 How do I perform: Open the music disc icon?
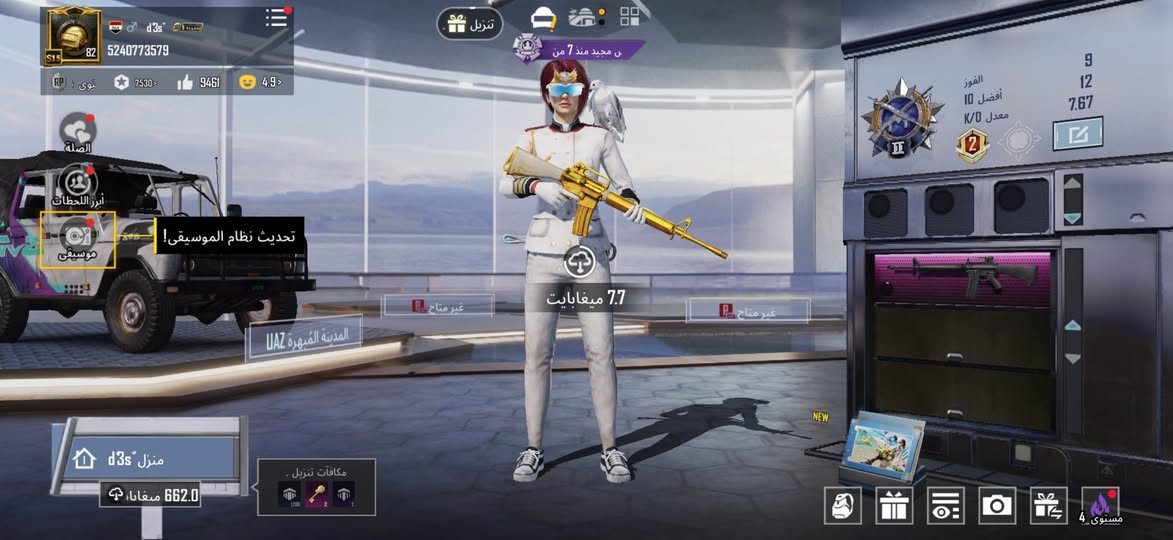click(77, 238)
